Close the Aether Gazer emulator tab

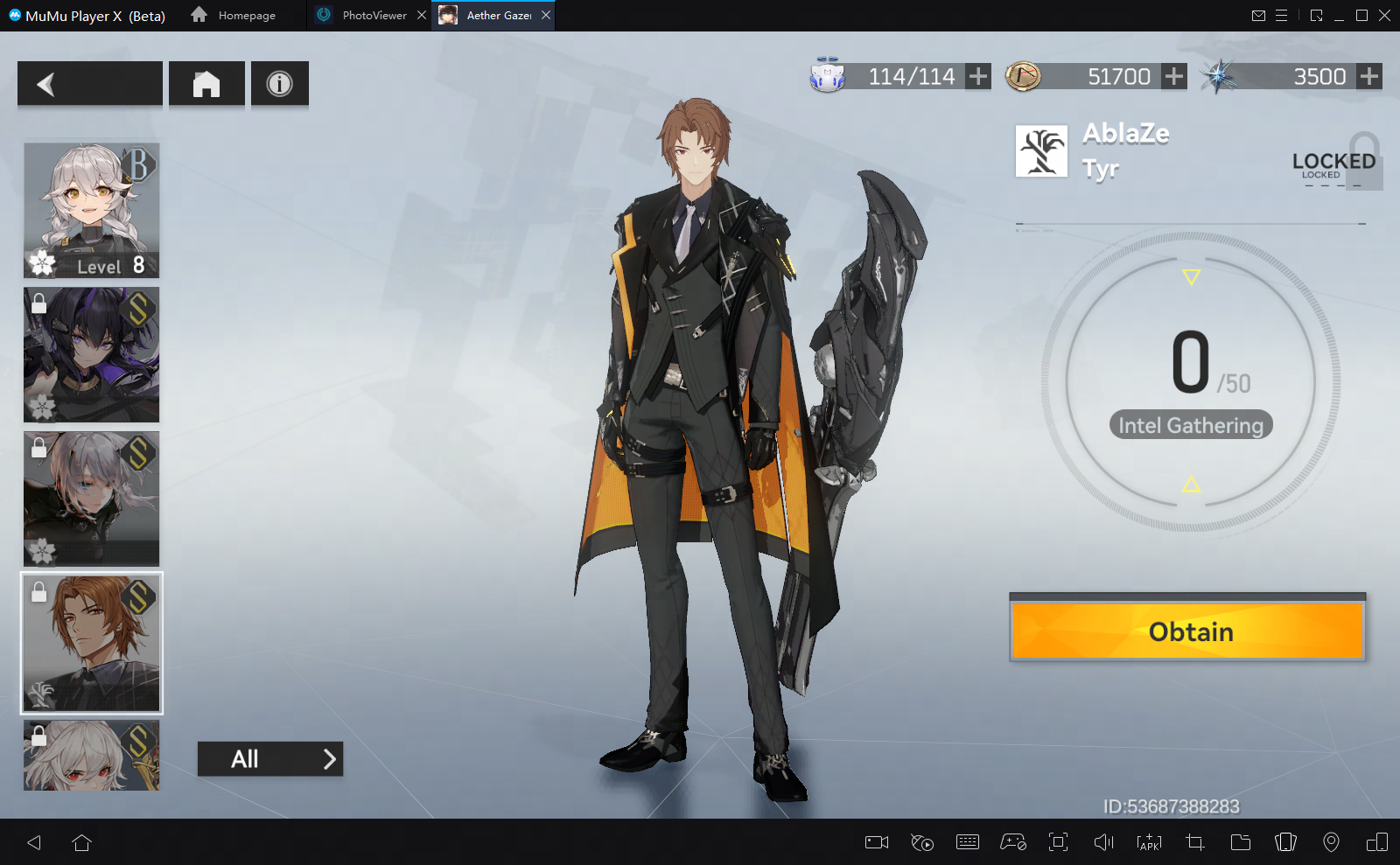[546, 16]
